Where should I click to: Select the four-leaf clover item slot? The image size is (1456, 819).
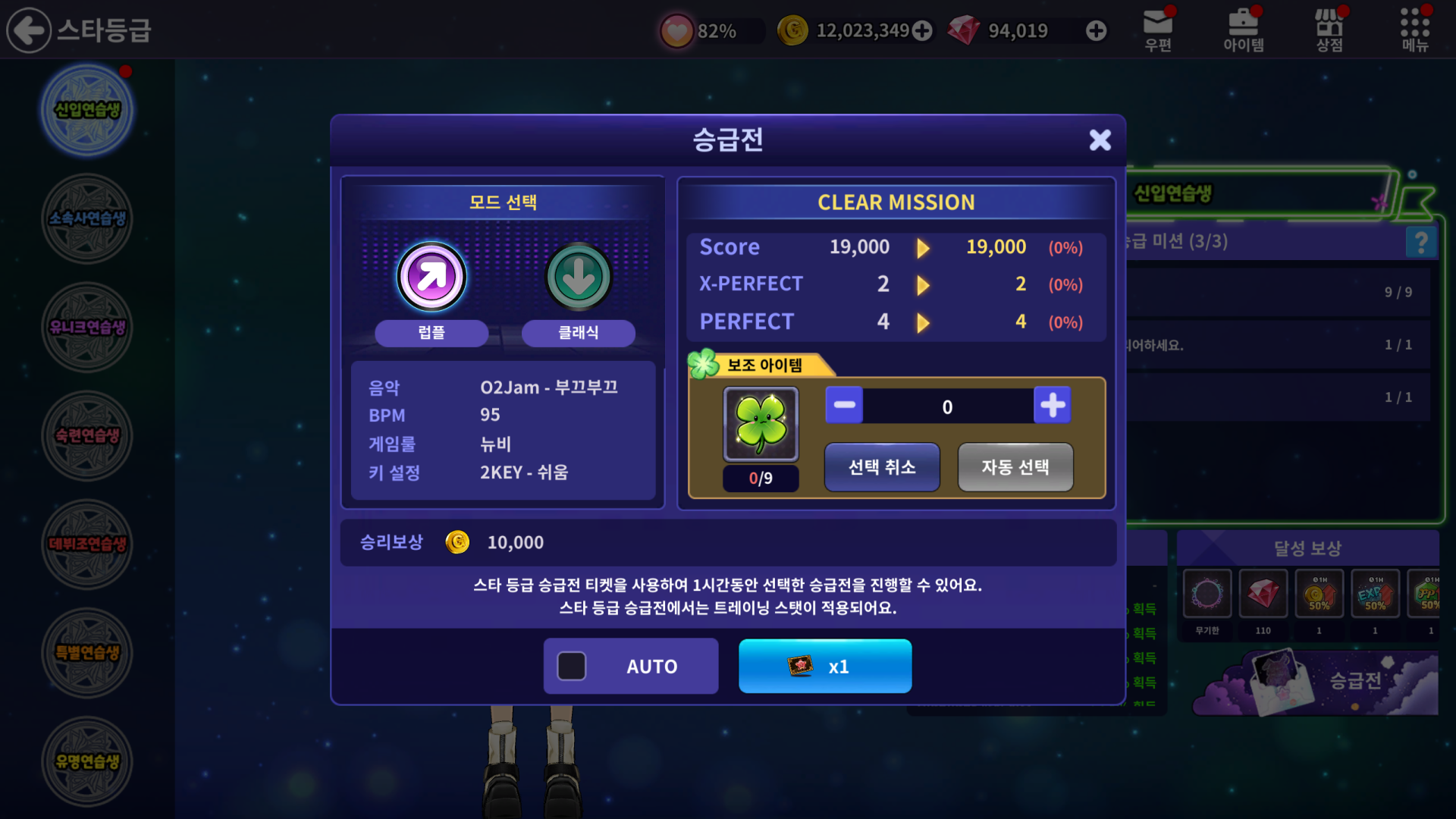tap(761, 425)
